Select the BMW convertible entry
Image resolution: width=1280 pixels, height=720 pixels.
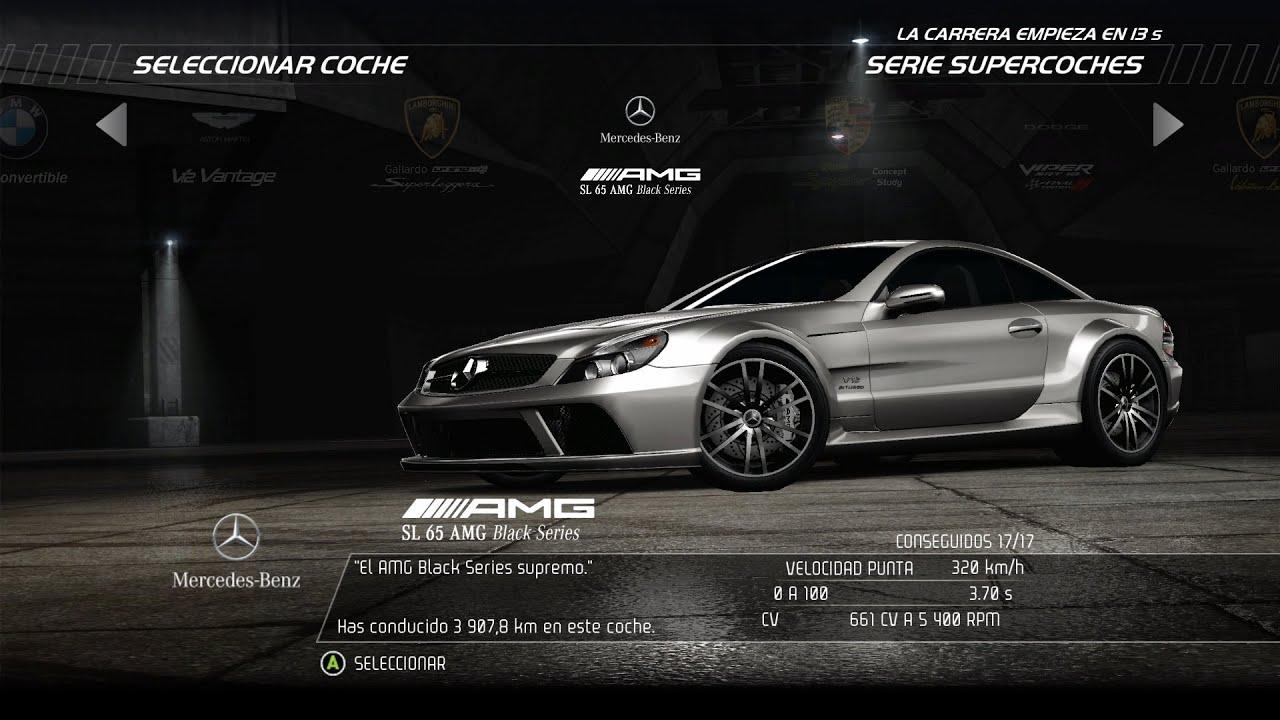tap(26, 140)
